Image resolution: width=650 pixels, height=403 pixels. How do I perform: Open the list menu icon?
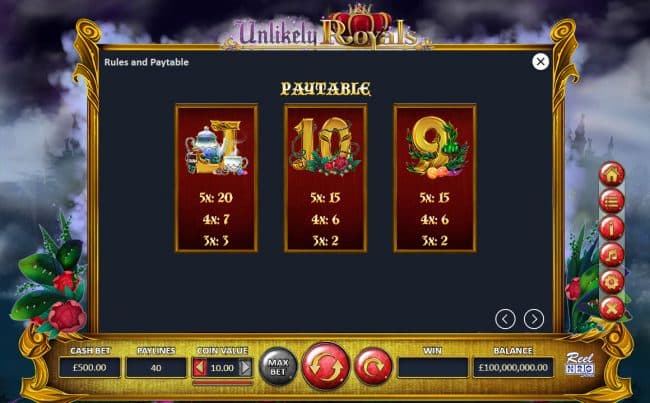611,200
